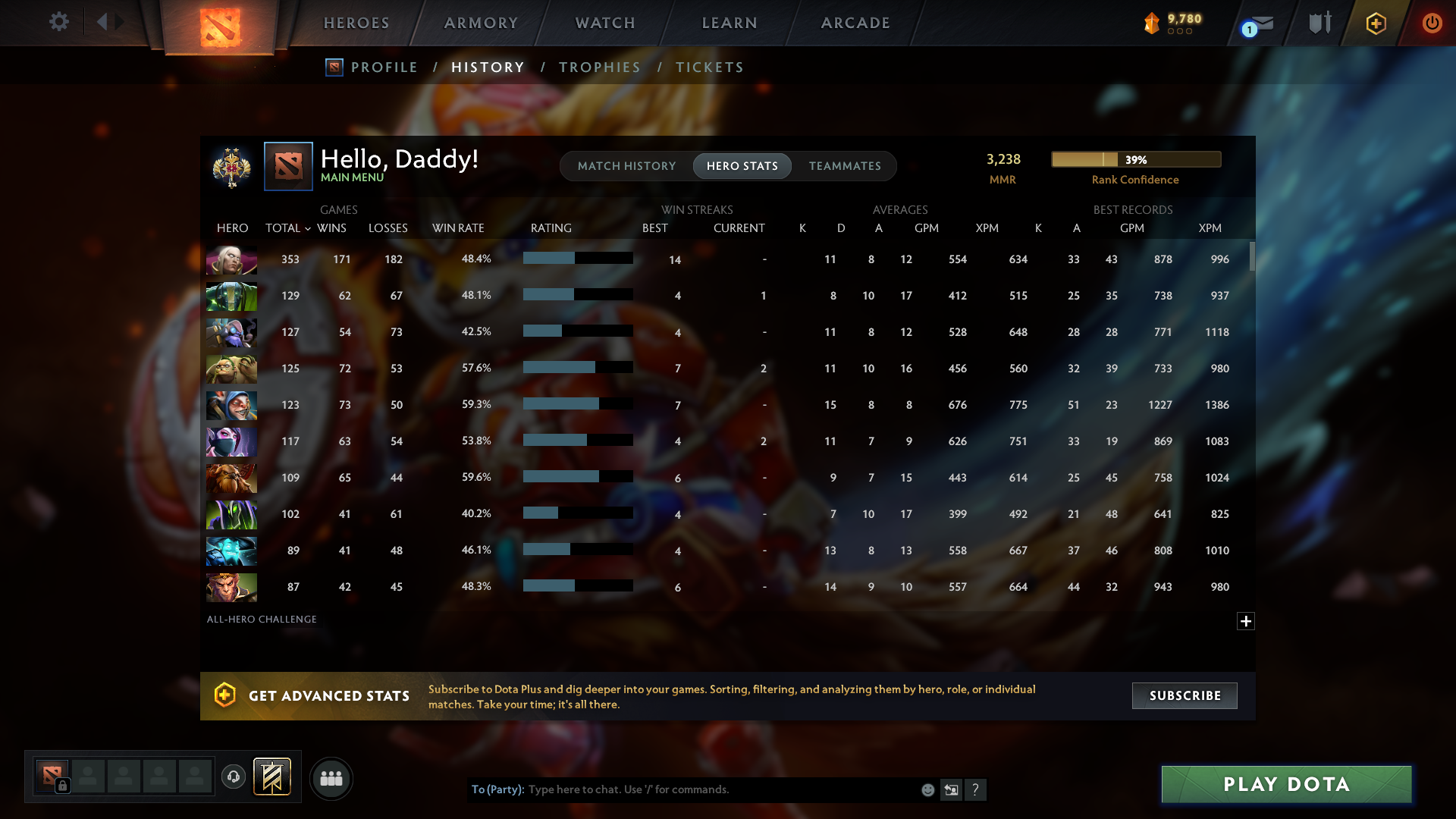Click the shield and sword icon
This screenshot has height=819, width=1456.
1319,23
